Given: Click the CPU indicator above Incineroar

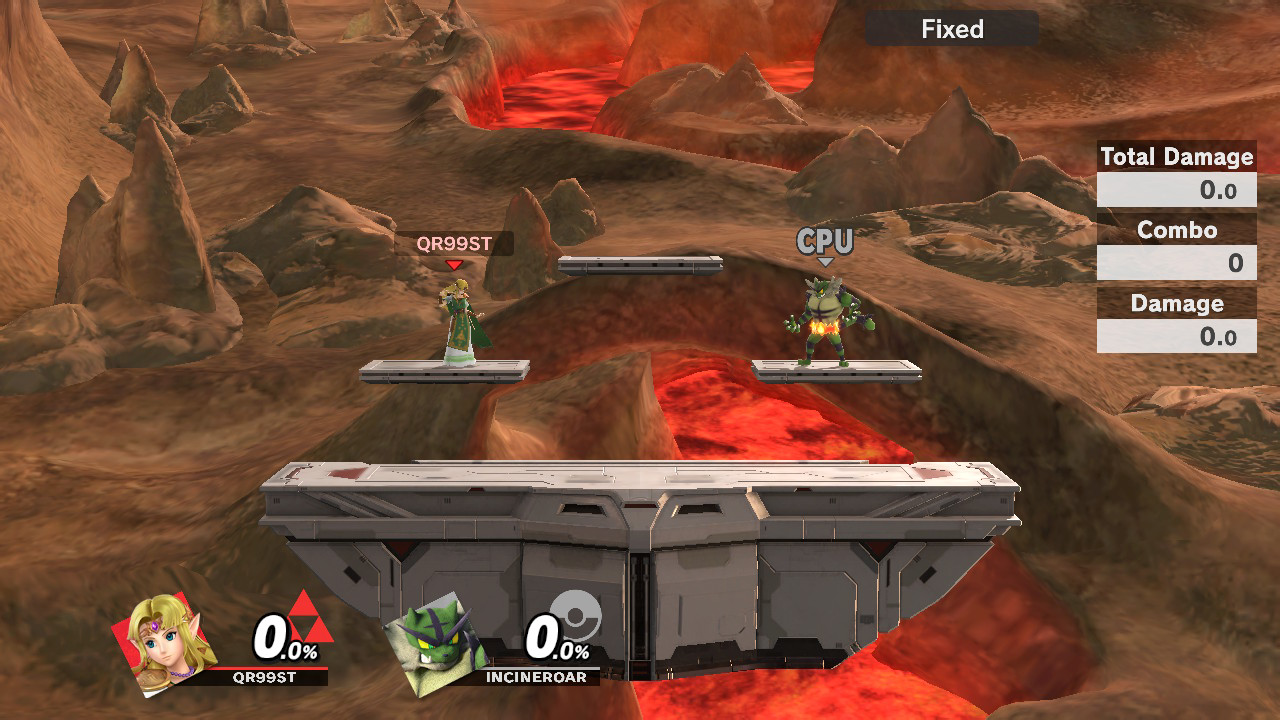Looking at the screenshot, I should (x=825, y=241).
